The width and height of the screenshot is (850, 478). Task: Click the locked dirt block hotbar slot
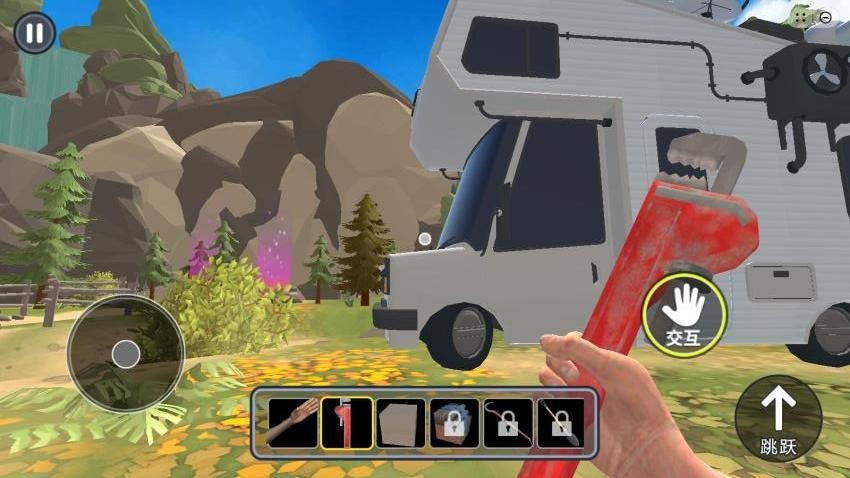454,423
